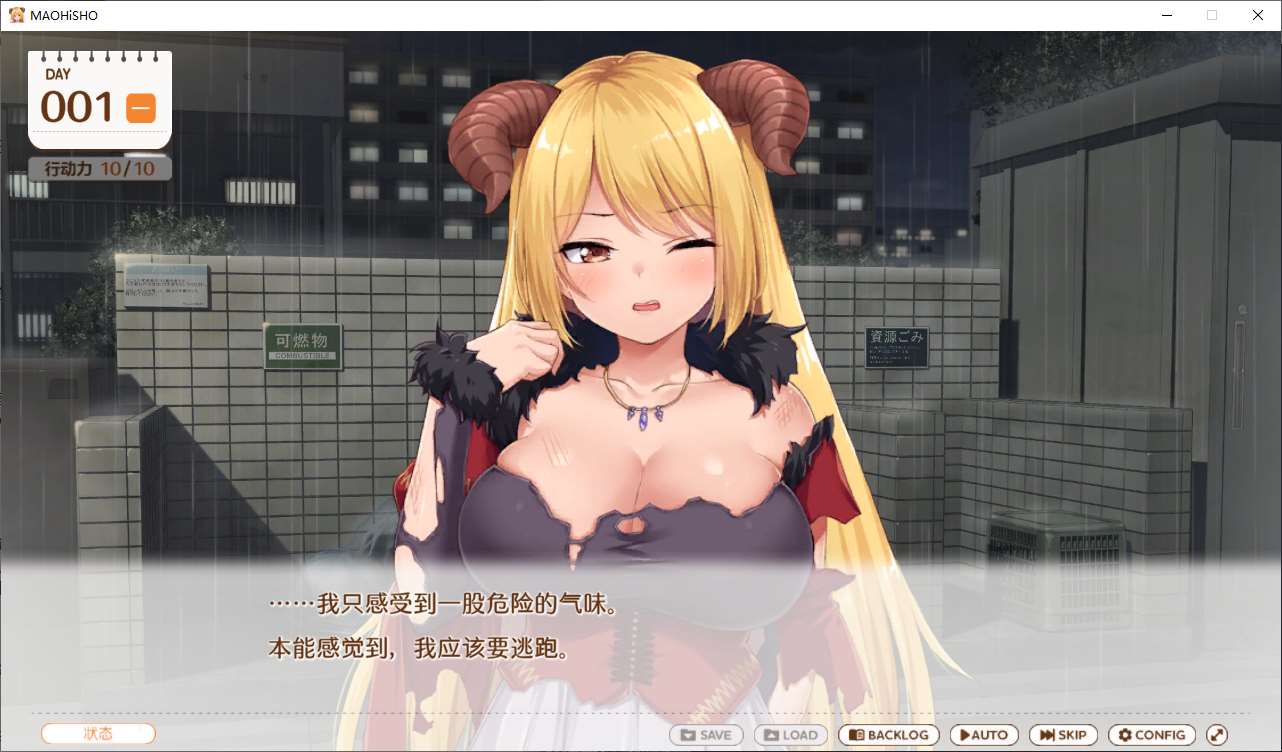Click the grayed-out LOAD icon

click(772, 734)
